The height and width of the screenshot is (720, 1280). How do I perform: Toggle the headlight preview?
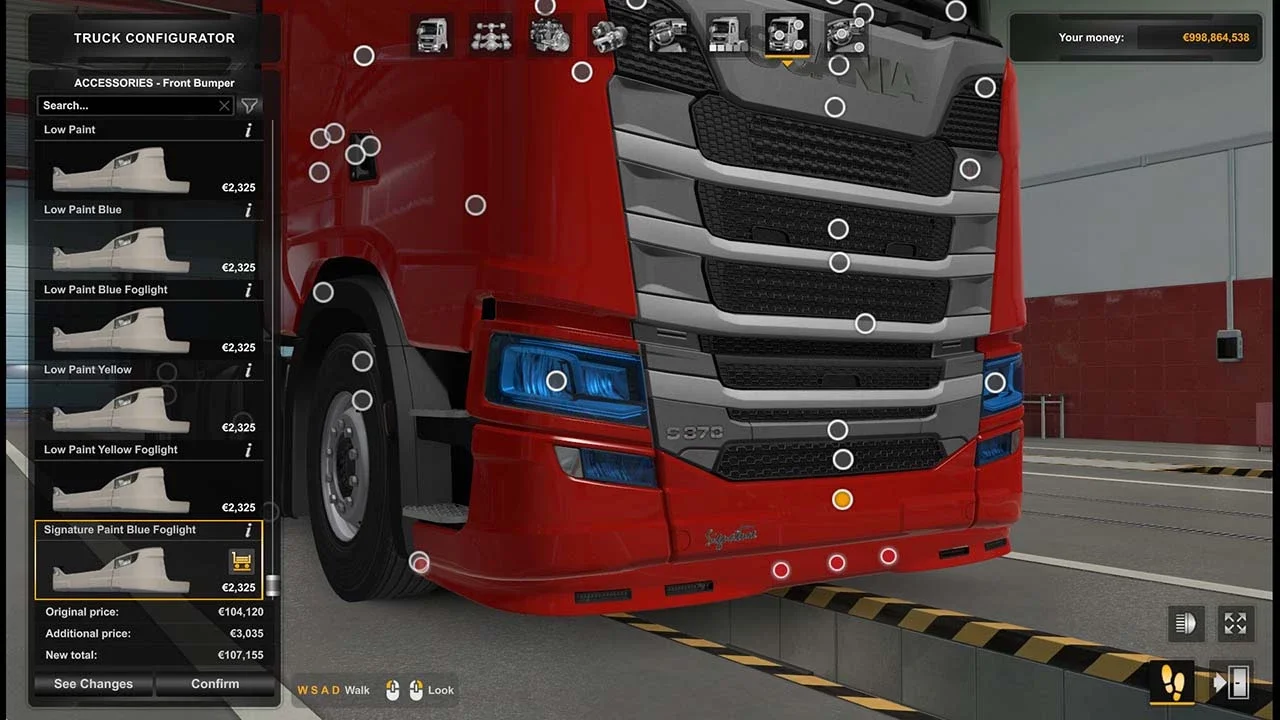(1186, 622)
